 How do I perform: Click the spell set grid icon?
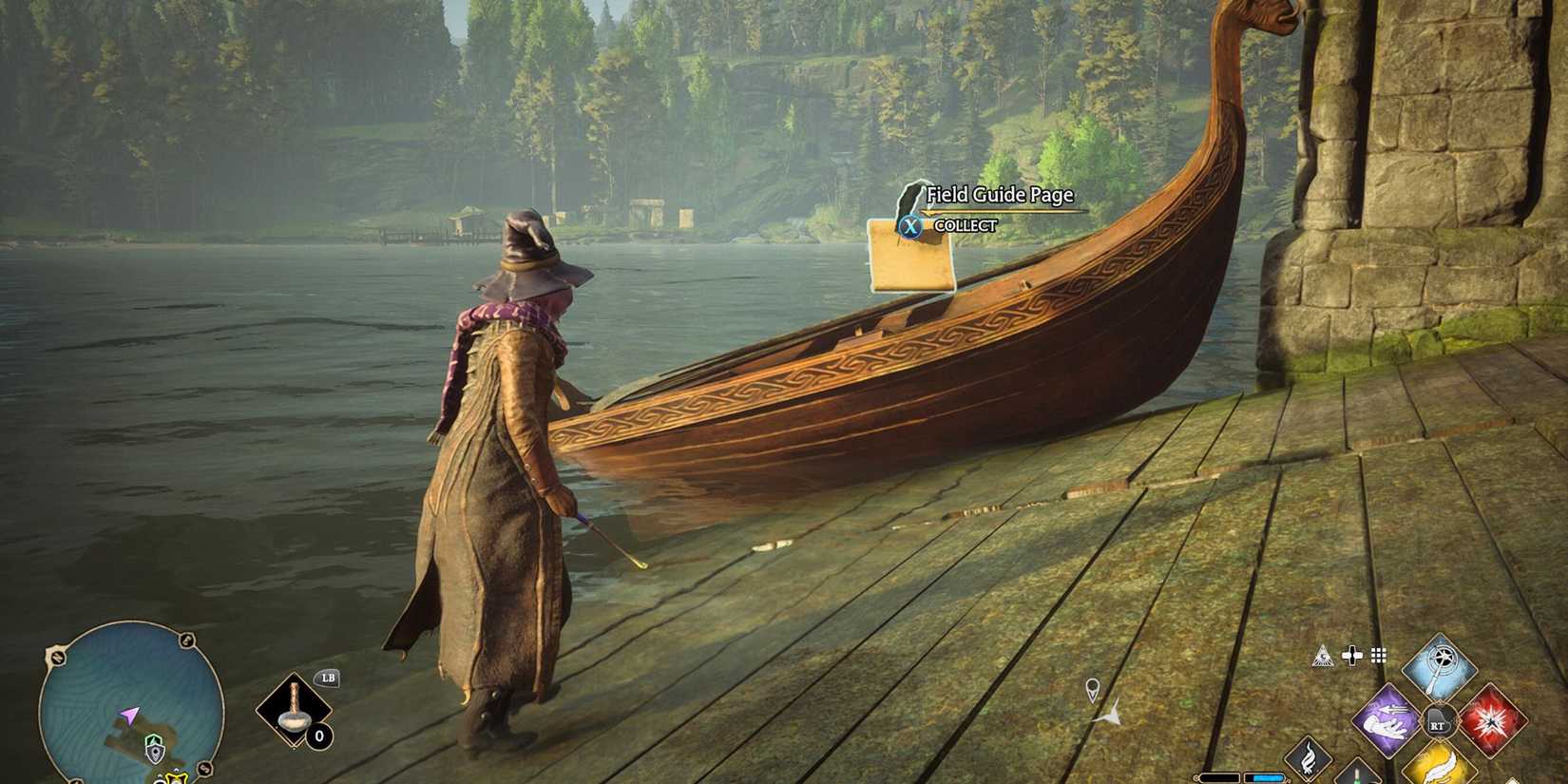click(x=1379, y=655)
